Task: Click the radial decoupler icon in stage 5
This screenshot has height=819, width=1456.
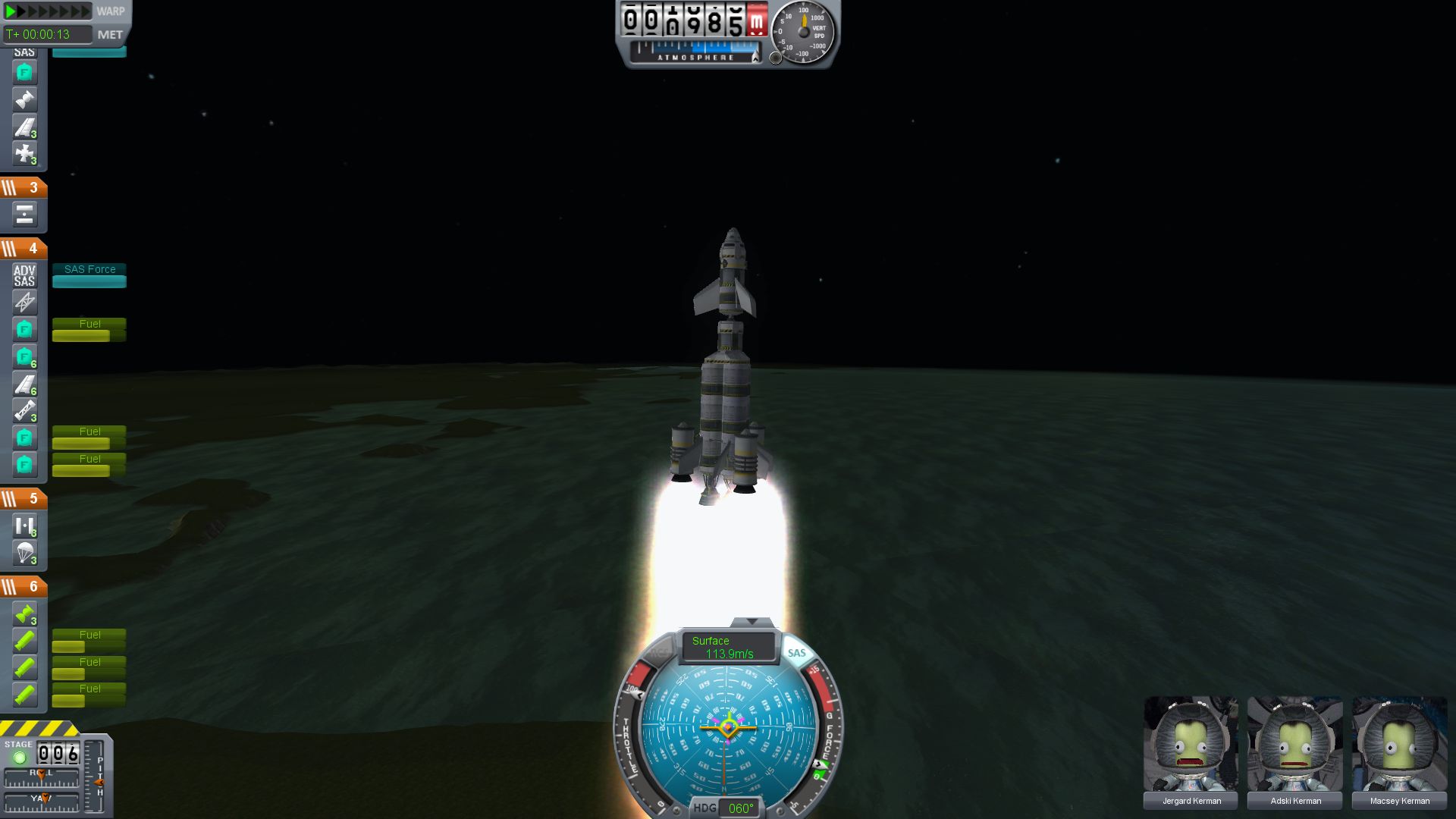Action: [24, 526]
